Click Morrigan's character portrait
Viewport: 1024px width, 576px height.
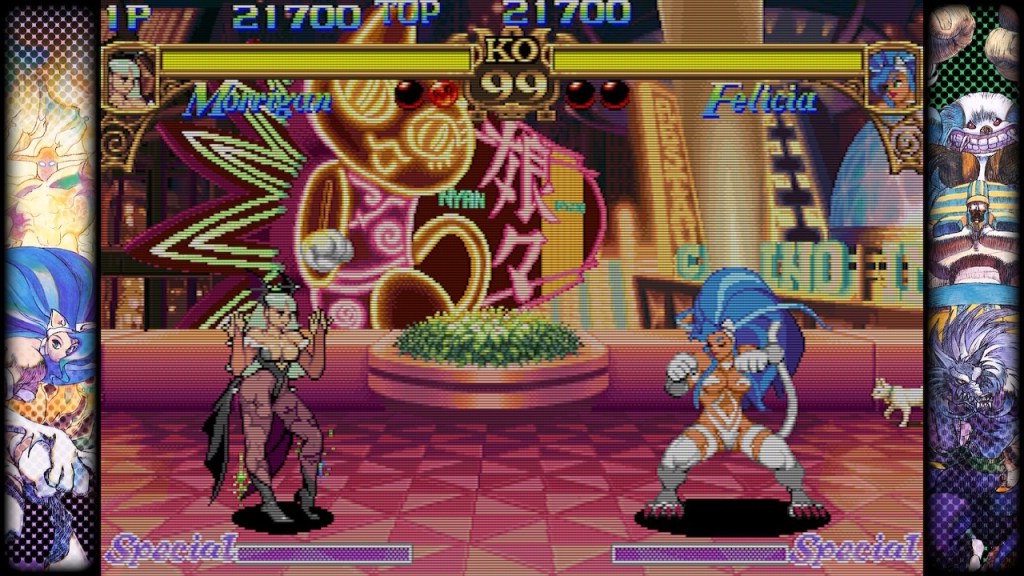(131, 78)
